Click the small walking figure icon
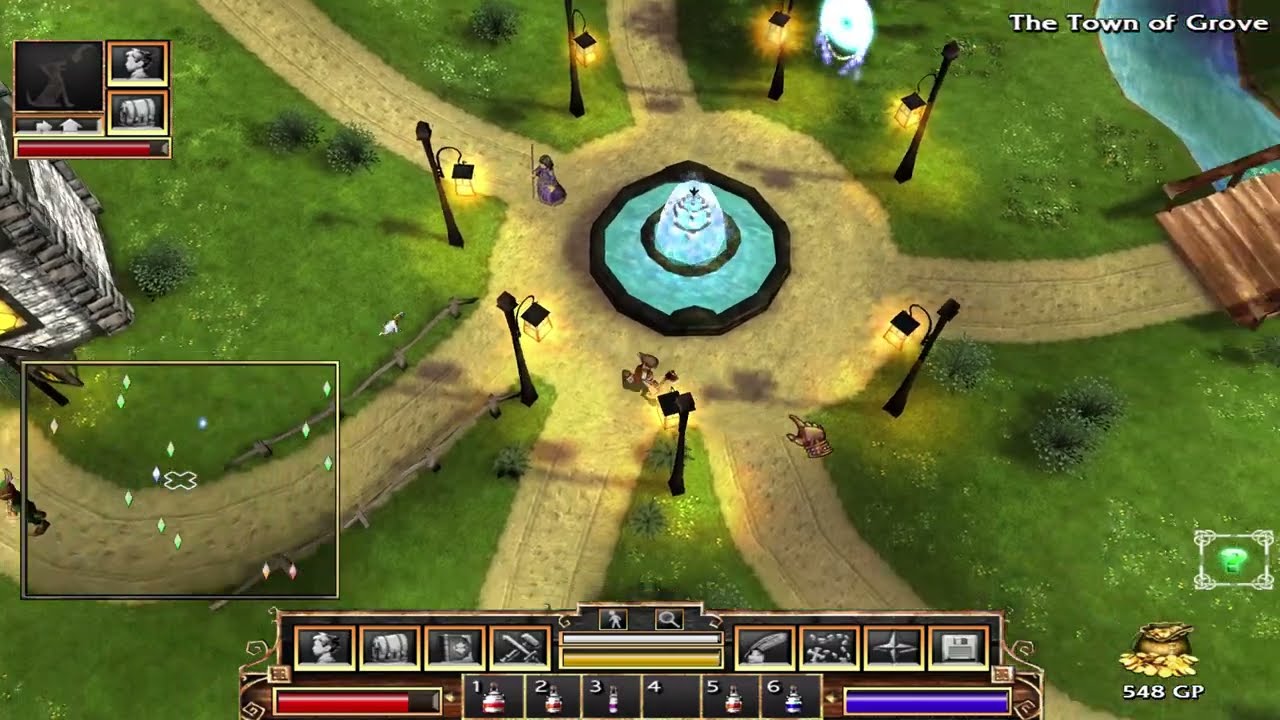 tap(614, 620)
